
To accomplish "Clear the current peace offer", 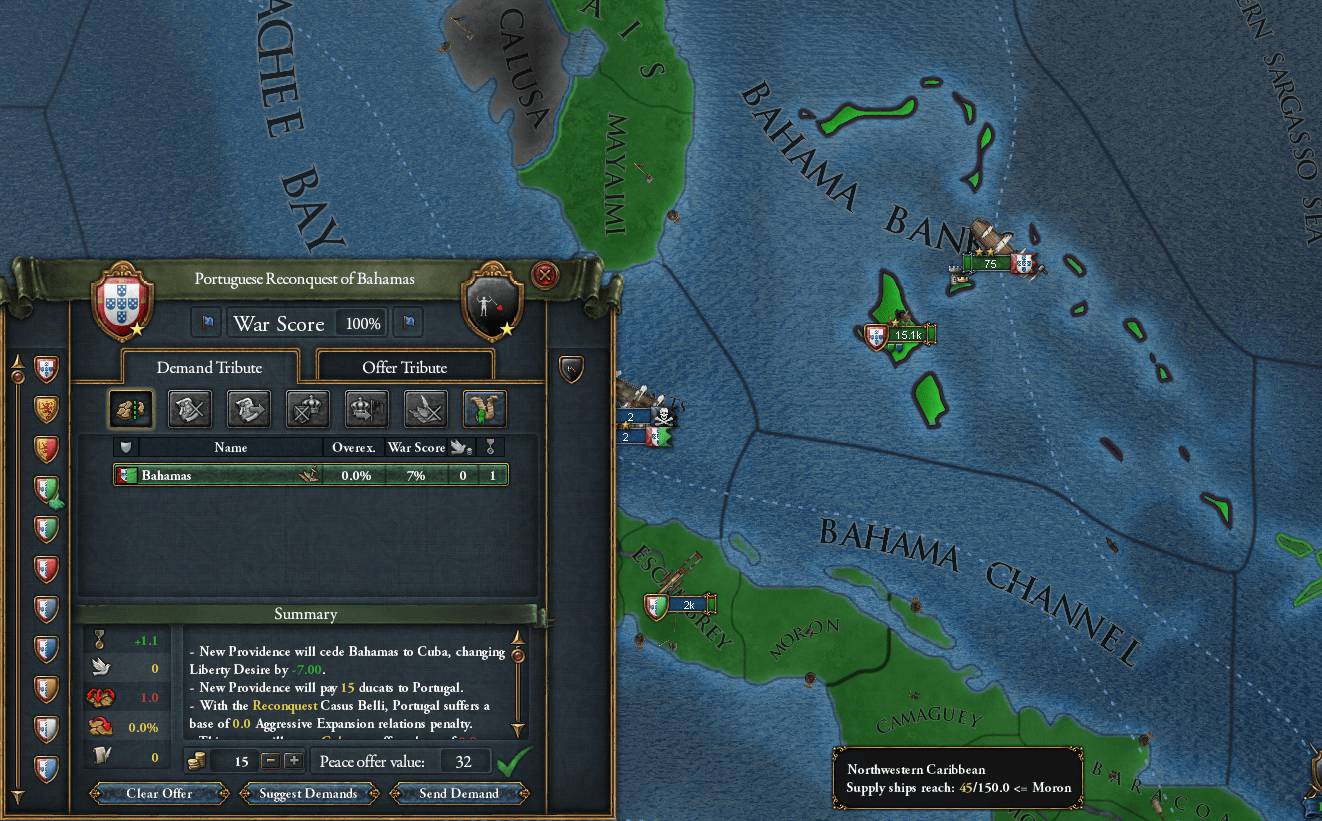I will click(159, 793).
